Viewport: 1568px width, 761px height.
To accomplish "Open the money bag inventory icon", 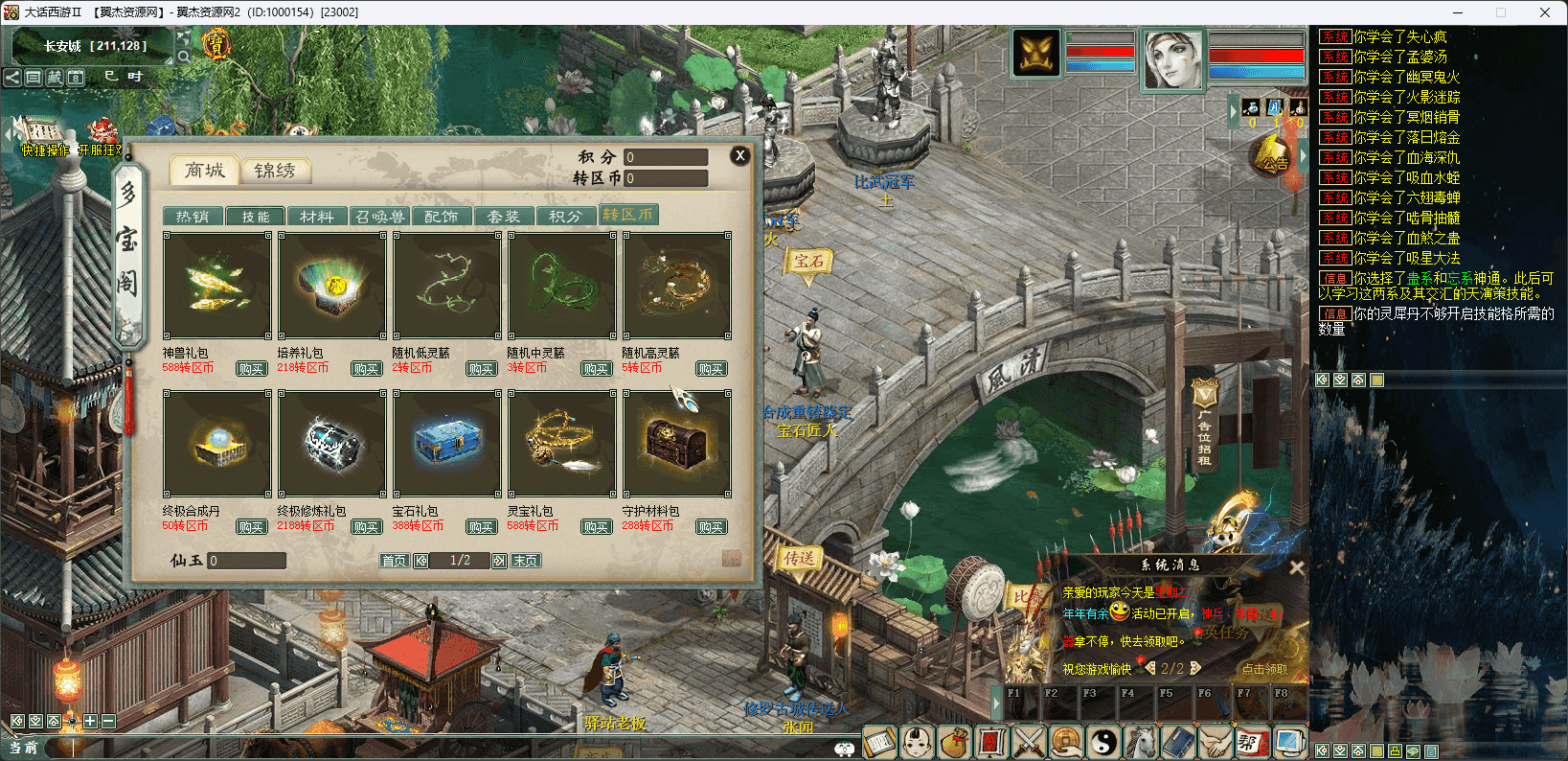I will point(953,742).
